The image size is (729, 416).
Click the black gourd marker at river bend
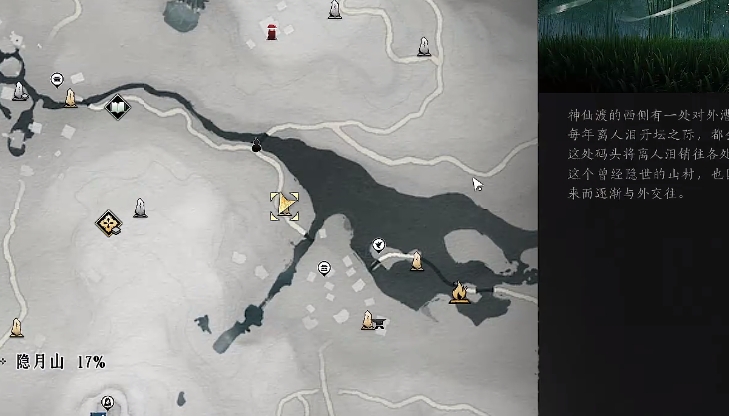tap(256, 146)
